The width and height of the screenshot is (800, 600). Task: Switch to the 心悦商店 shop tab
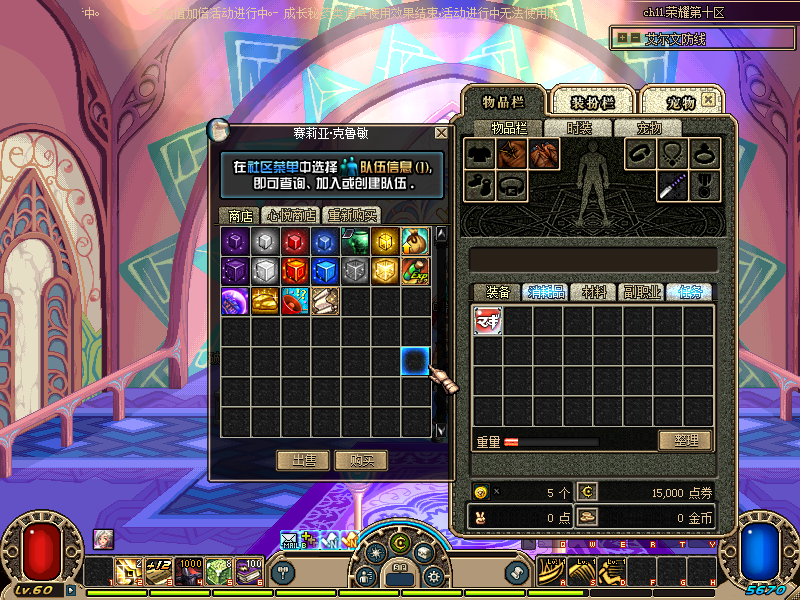pos(290,215)
